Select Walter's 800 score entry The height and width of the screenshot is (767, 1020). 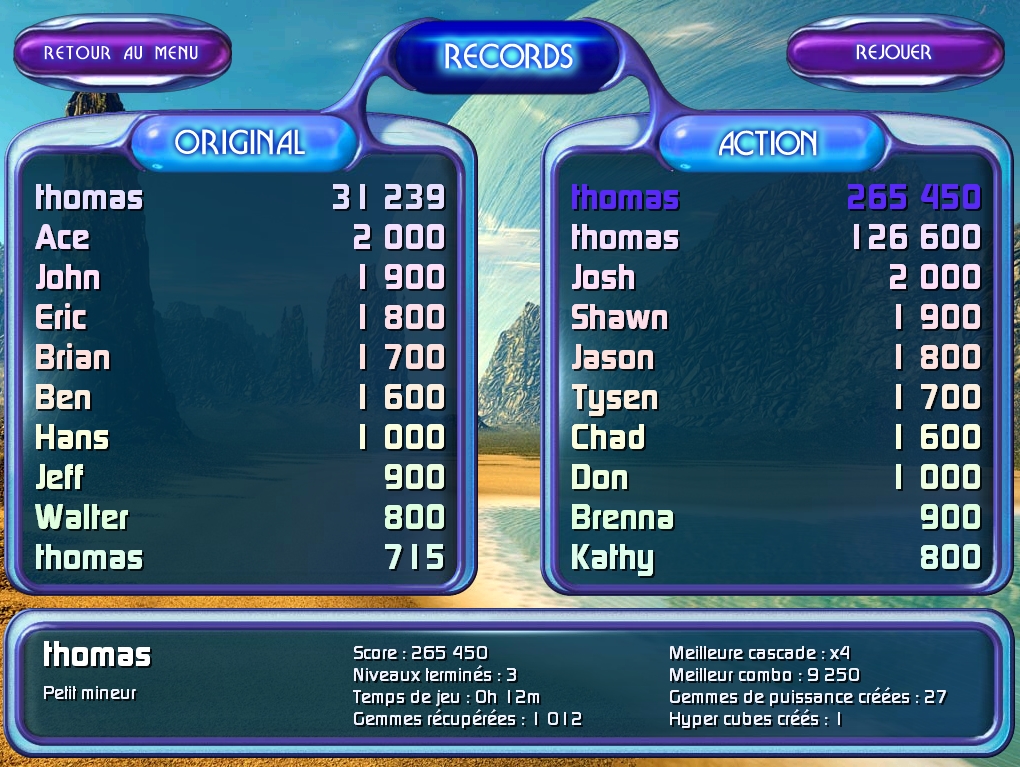(x=240, y=518)
